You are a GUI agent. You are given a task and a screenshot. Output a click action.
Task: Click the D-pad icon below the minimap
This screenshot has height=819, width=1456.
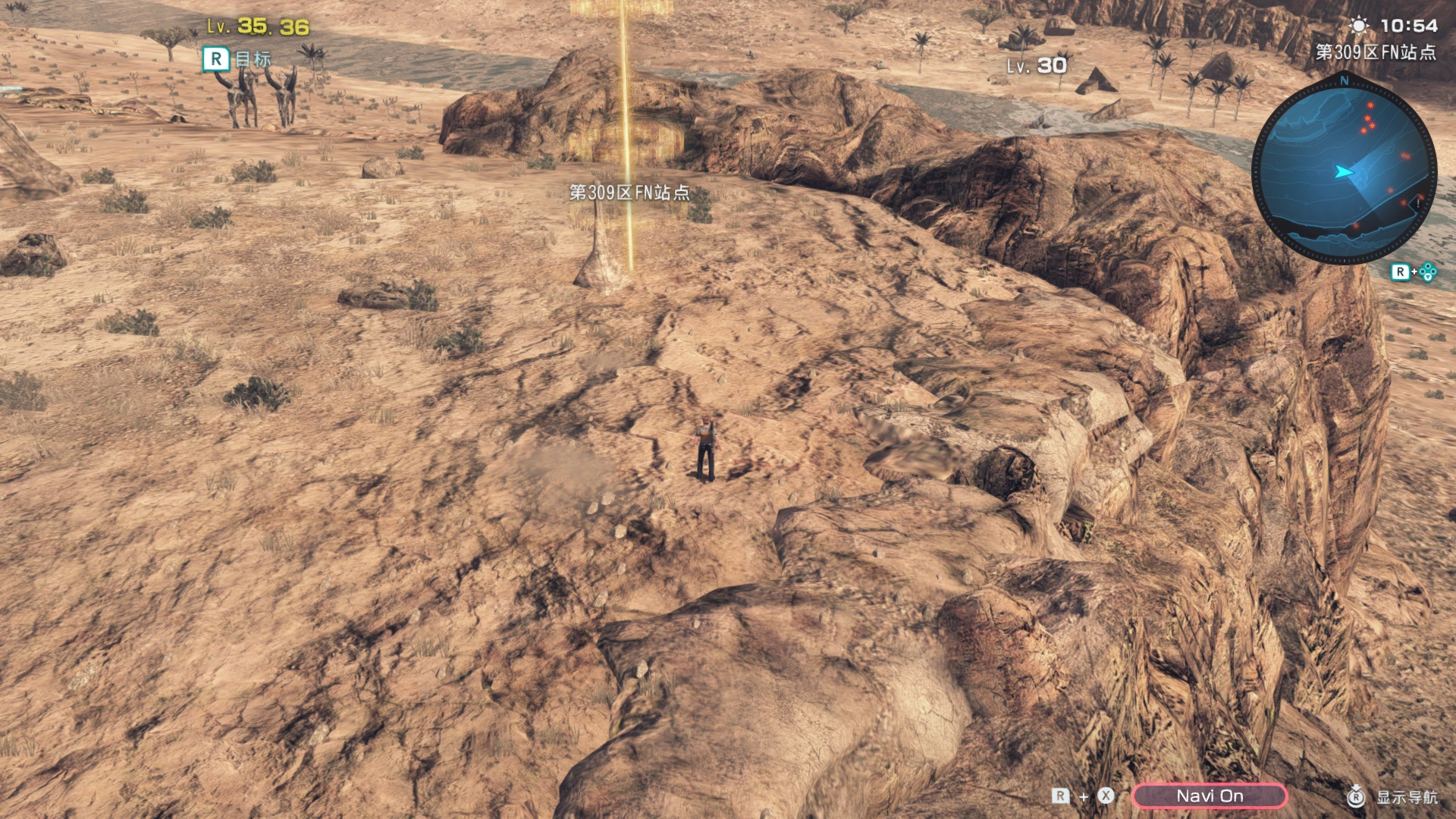click(x=1429, y=270)
